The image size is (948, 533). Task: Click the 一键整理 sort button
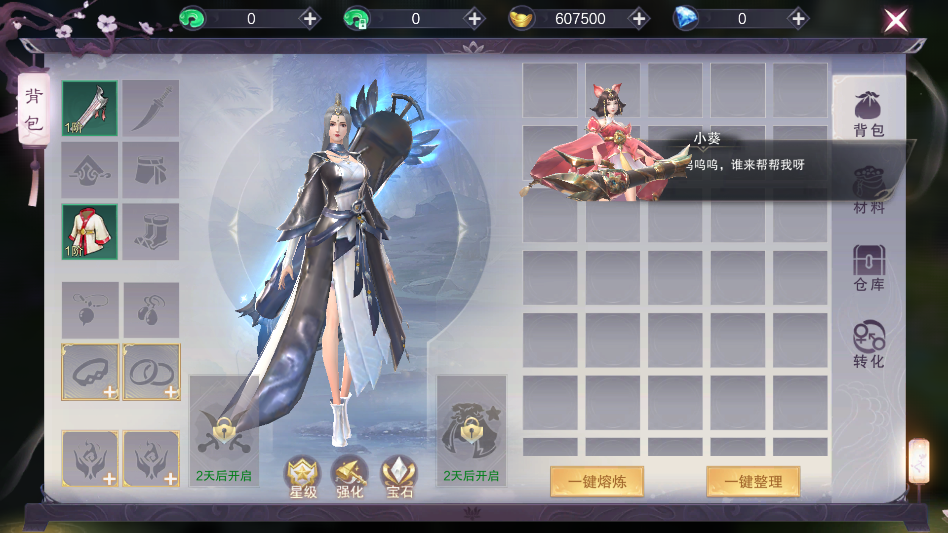click(x=753, y=481)
